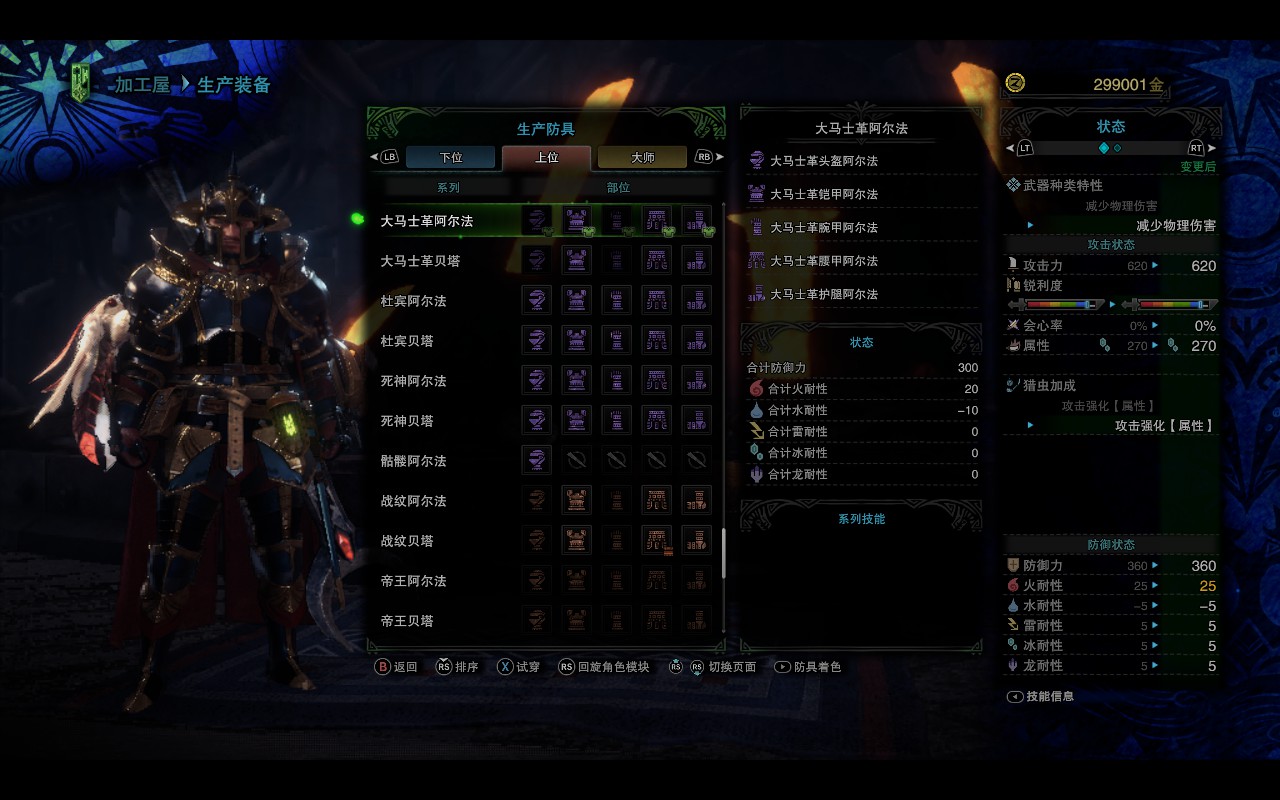
Task: Pick the 杜宾贝塔 armor set
Action: click(x=406, y=341)
